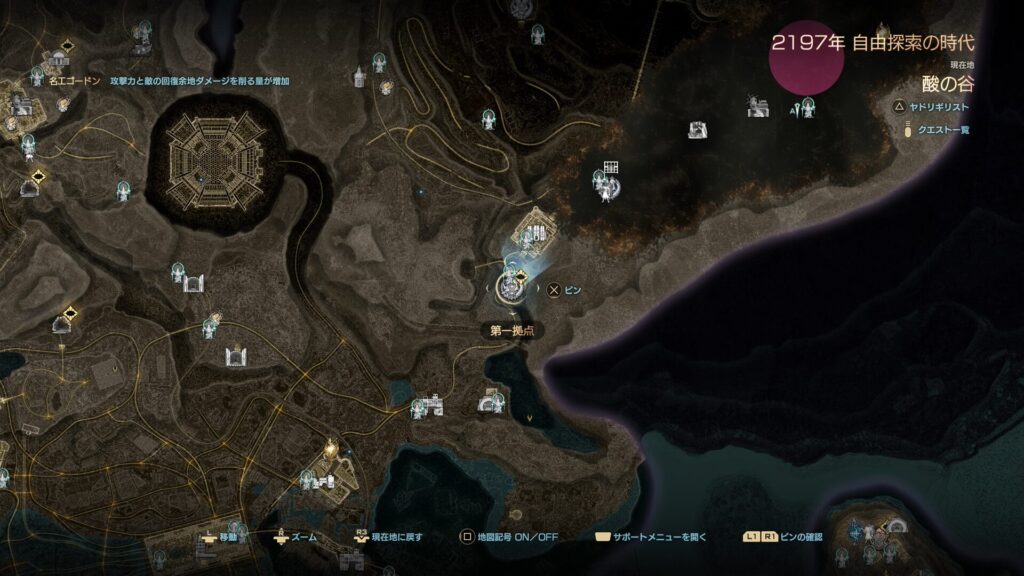Viewport: 1024px width, 576px height.
Task: Select the 第一拠点 base marker
Action: click(511, 288)
